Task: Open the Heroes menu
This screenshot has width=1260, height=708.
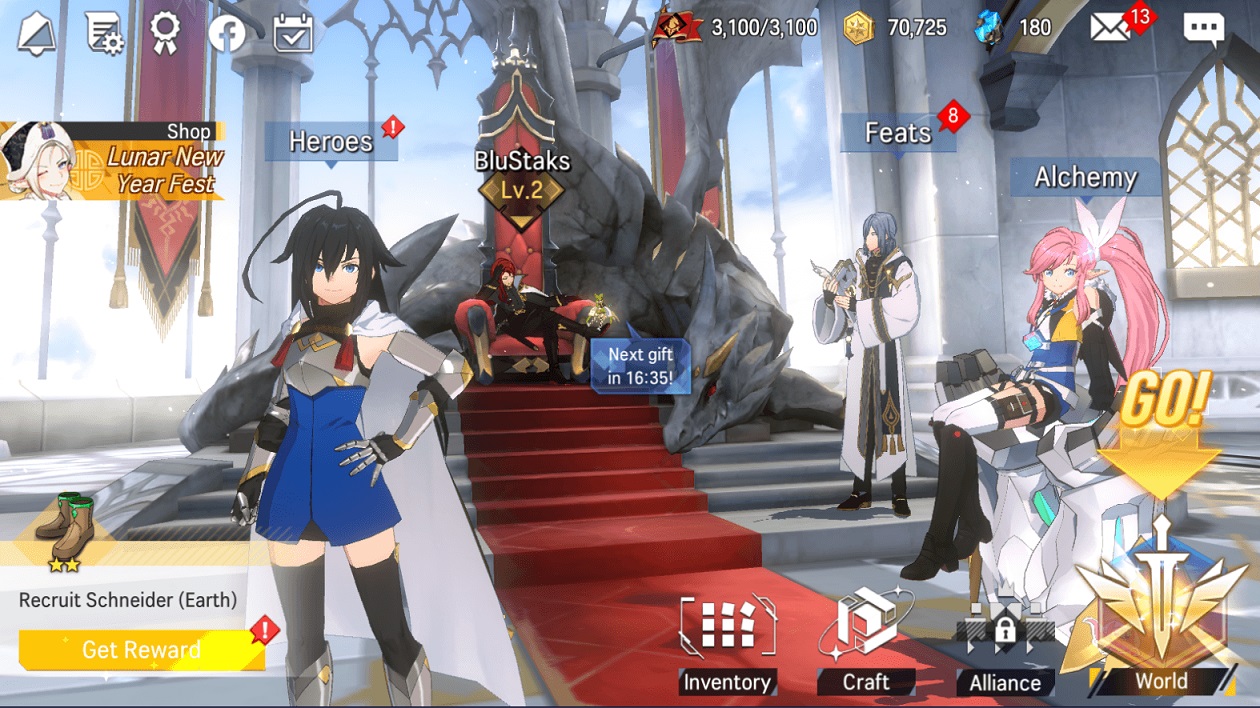Action: click(331, 142)
